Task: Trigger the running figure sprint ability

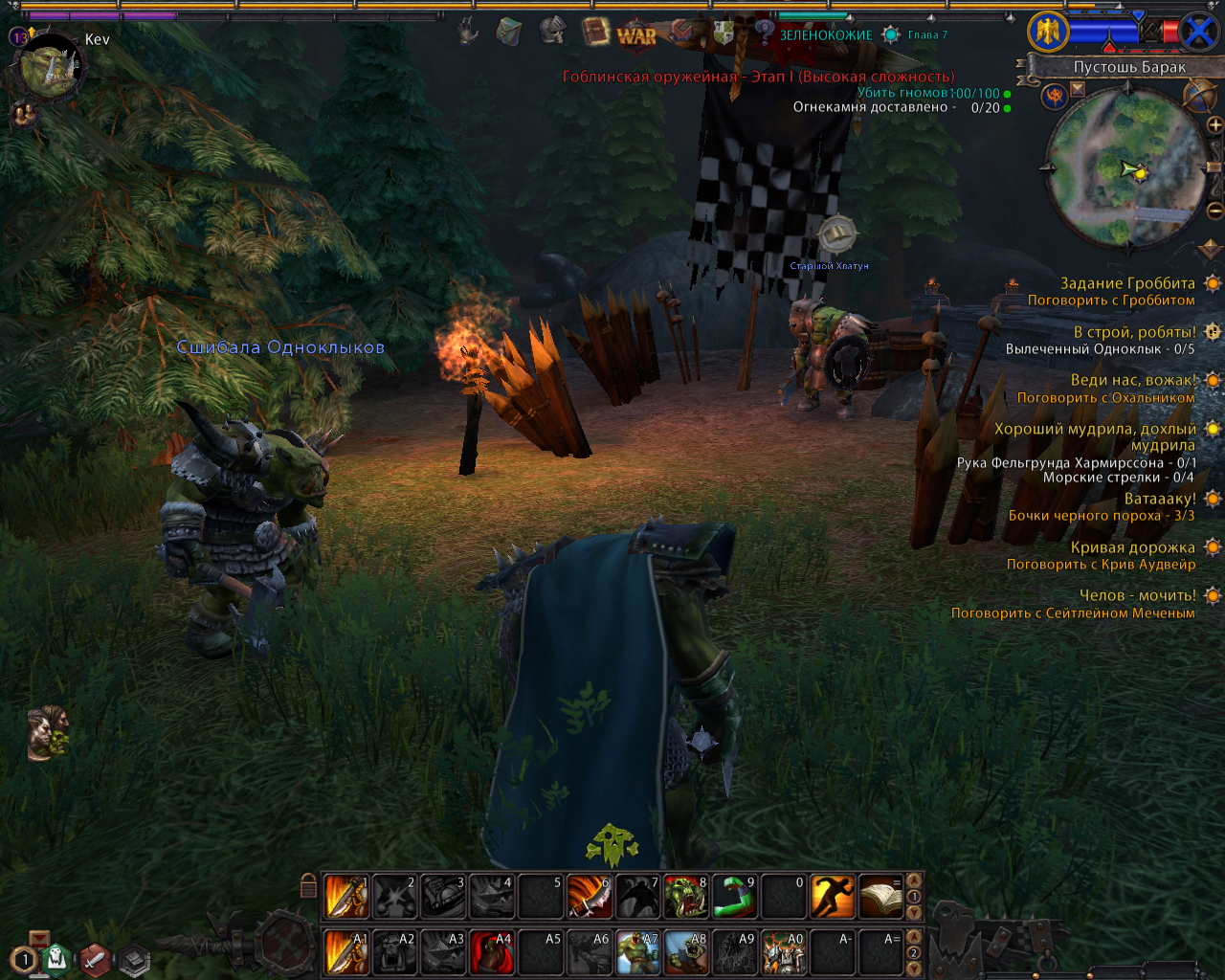Action: click(833, 897)
